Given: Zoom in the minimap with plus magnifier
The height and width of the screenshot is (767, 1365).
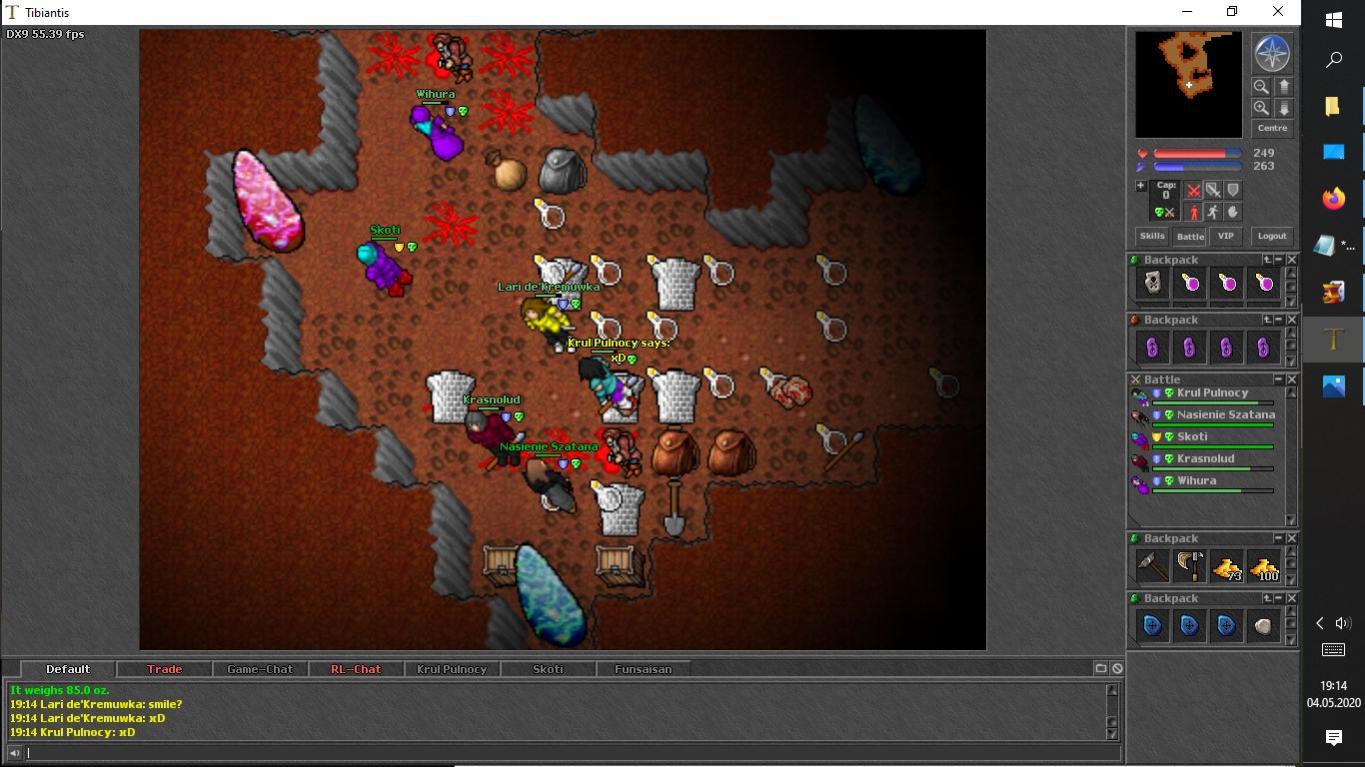Looking at the screenshot, I should 1261,108.
